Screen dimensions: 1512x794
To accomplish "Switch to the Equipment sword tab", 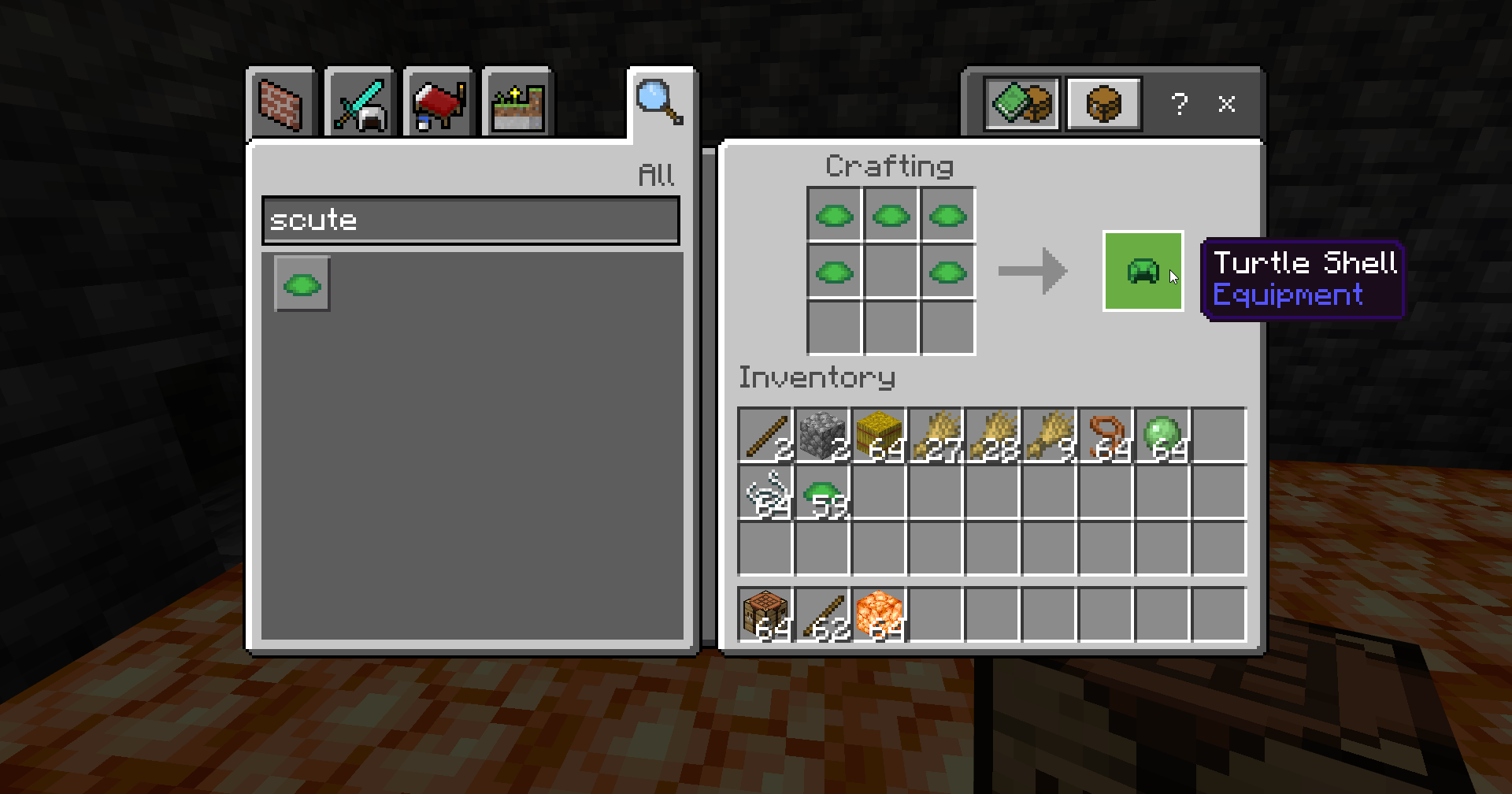I will point(360,104).
